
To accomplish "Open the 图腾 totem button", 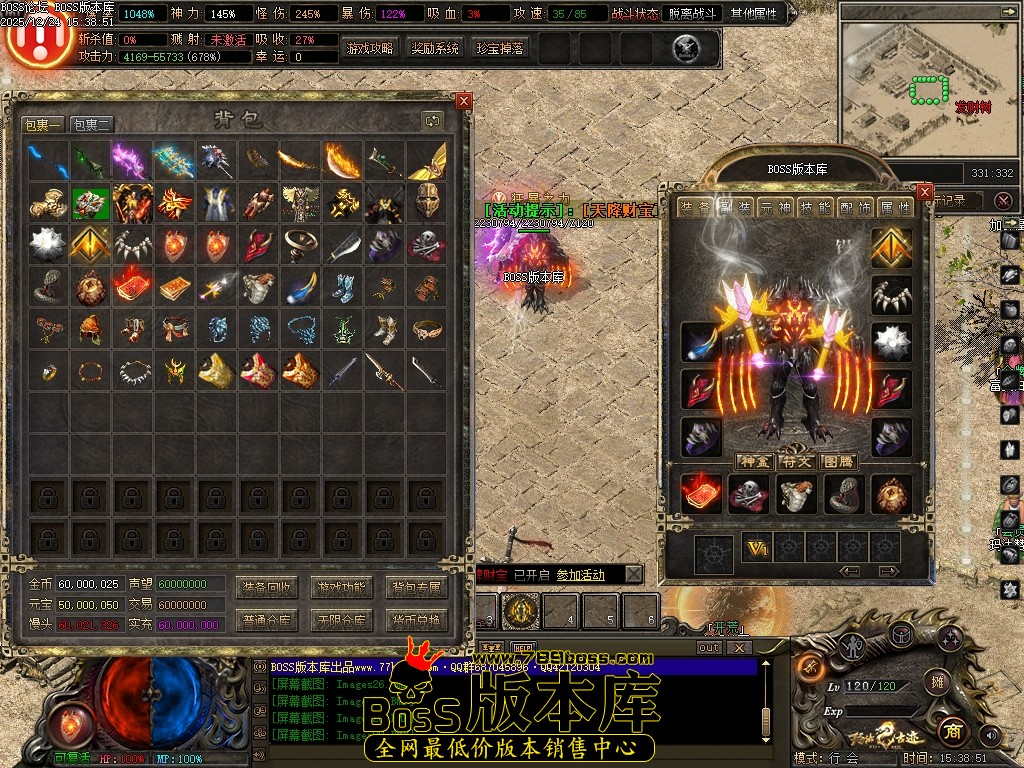I will point(838,461).
